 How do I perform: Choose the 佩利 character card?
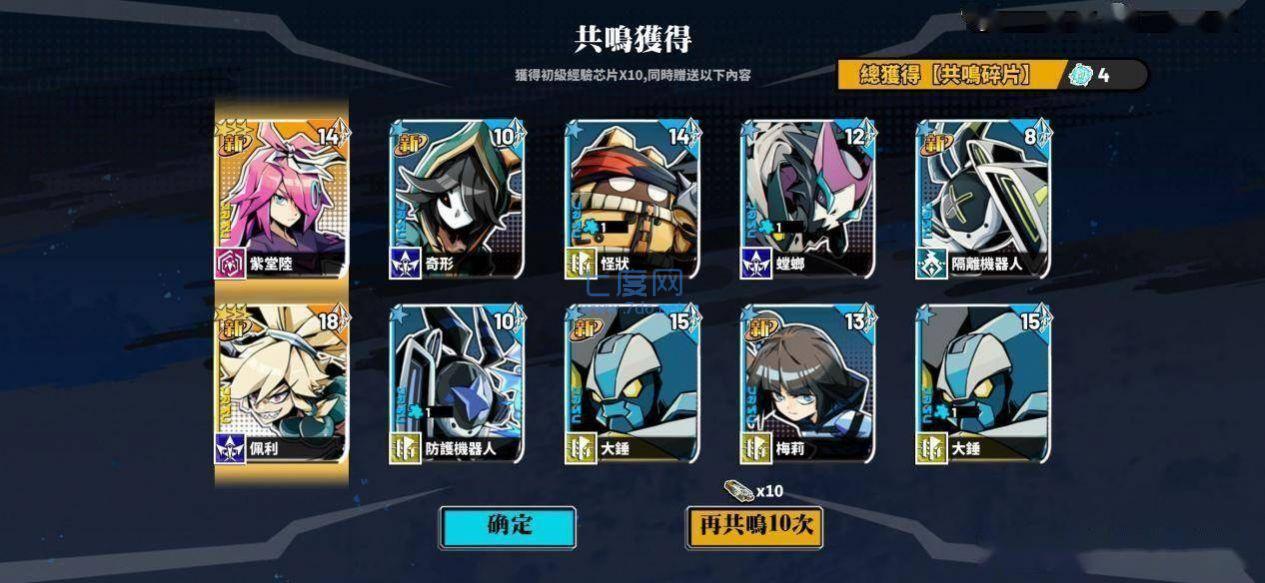pos(282,386)
